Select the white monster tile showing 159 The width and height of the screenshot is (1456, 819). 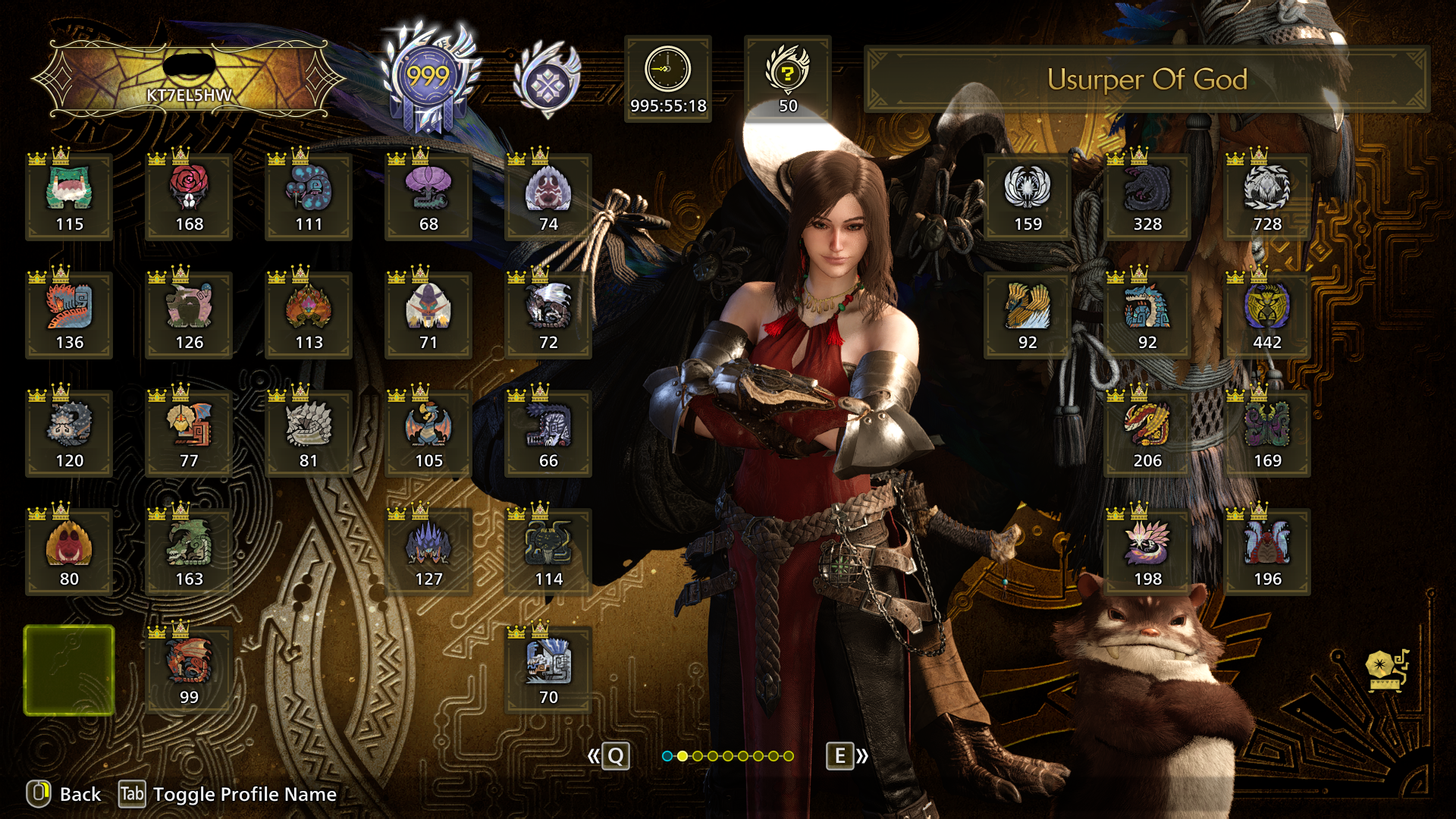(x=1028, y=197)
